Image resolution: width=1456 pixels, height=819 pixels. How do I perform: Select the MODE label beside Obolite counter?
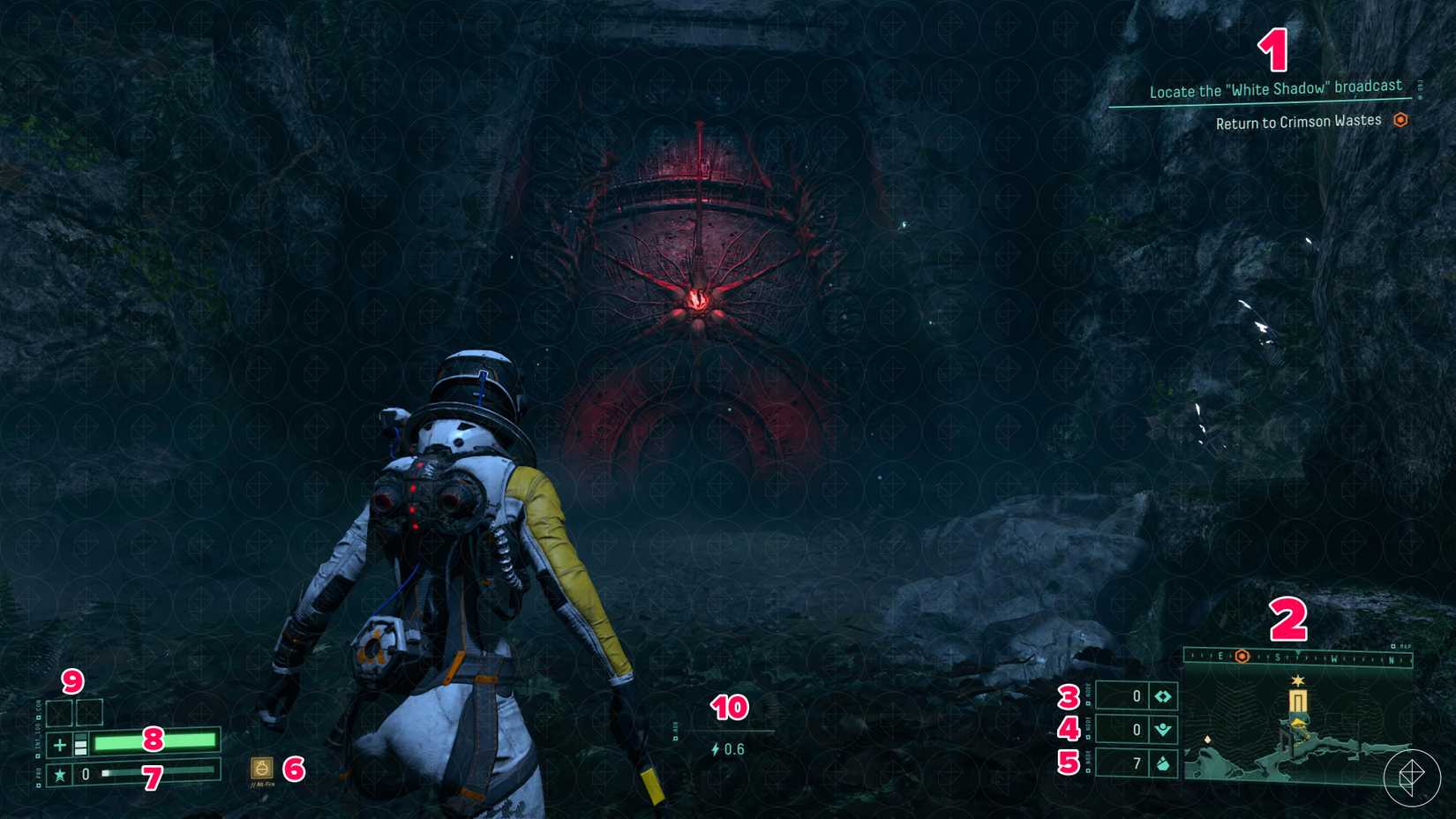1088,695
